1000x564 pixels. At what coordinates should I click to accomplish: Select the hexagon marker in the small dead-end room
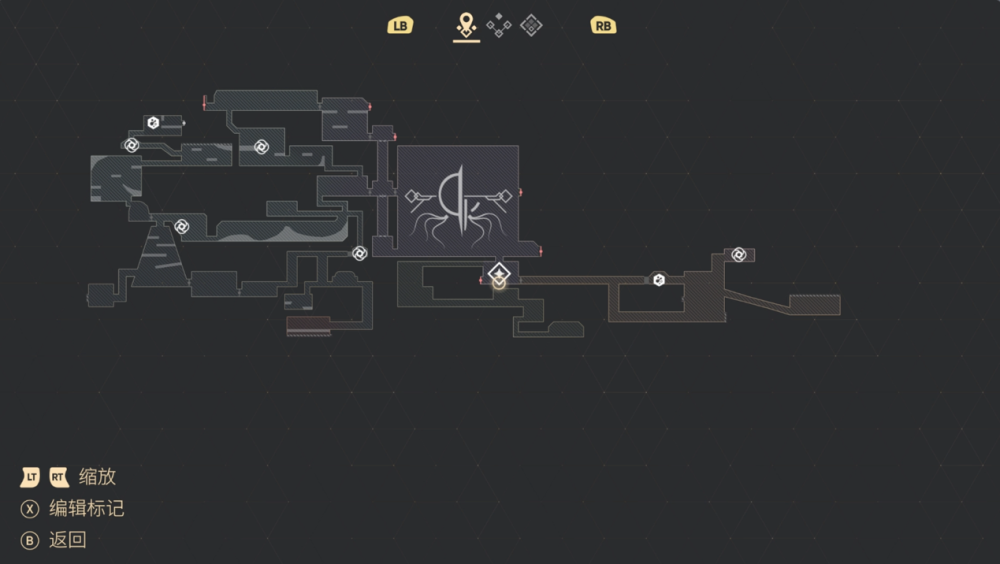pyautogui.click(x=153, y=123)
